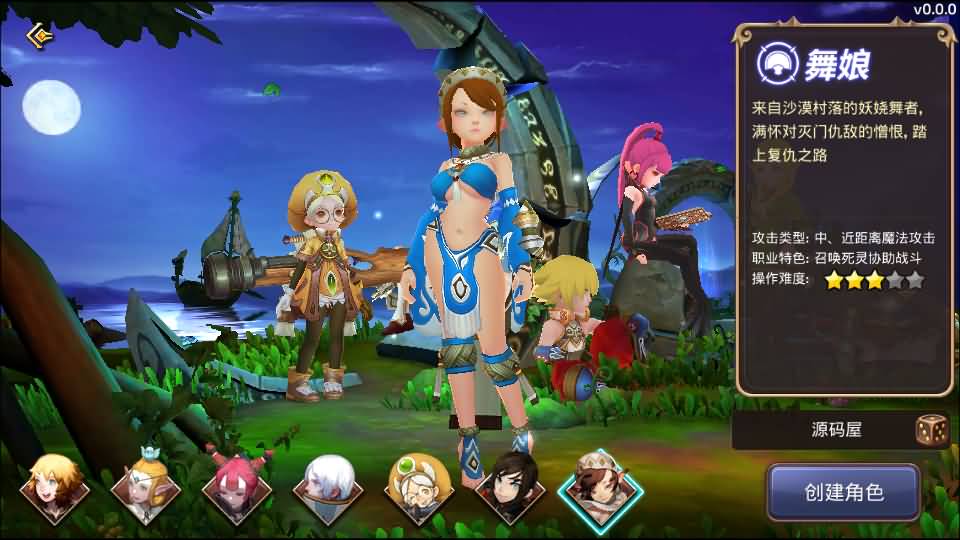Pick the pink-haired horned character portrait
Screen dimensions: 960x540
(237, 487)
